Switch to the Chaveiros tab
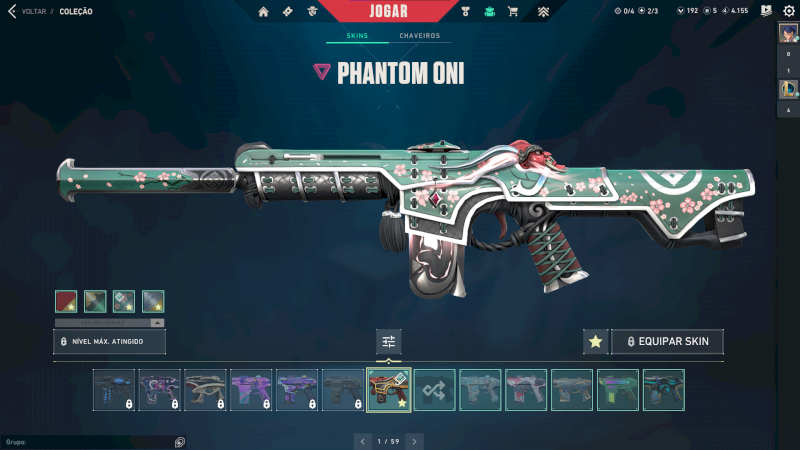 tap(419, 36)
